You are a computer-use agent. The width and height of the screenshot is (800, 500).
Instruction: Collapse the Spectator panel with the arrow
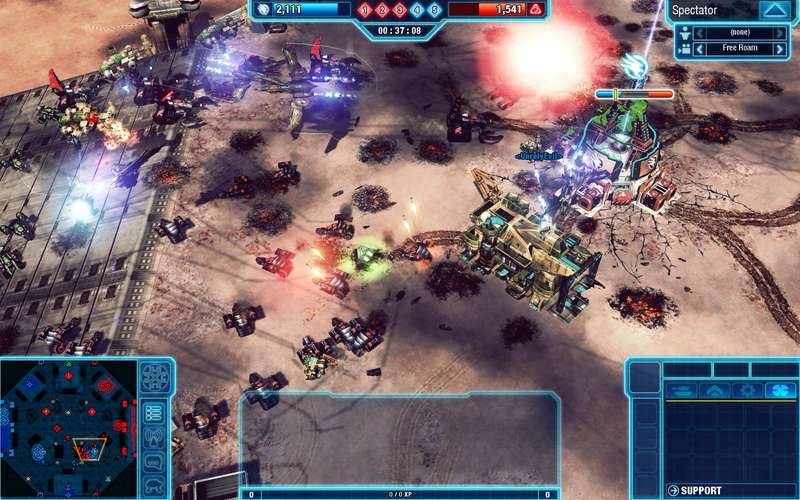point(773,11)
